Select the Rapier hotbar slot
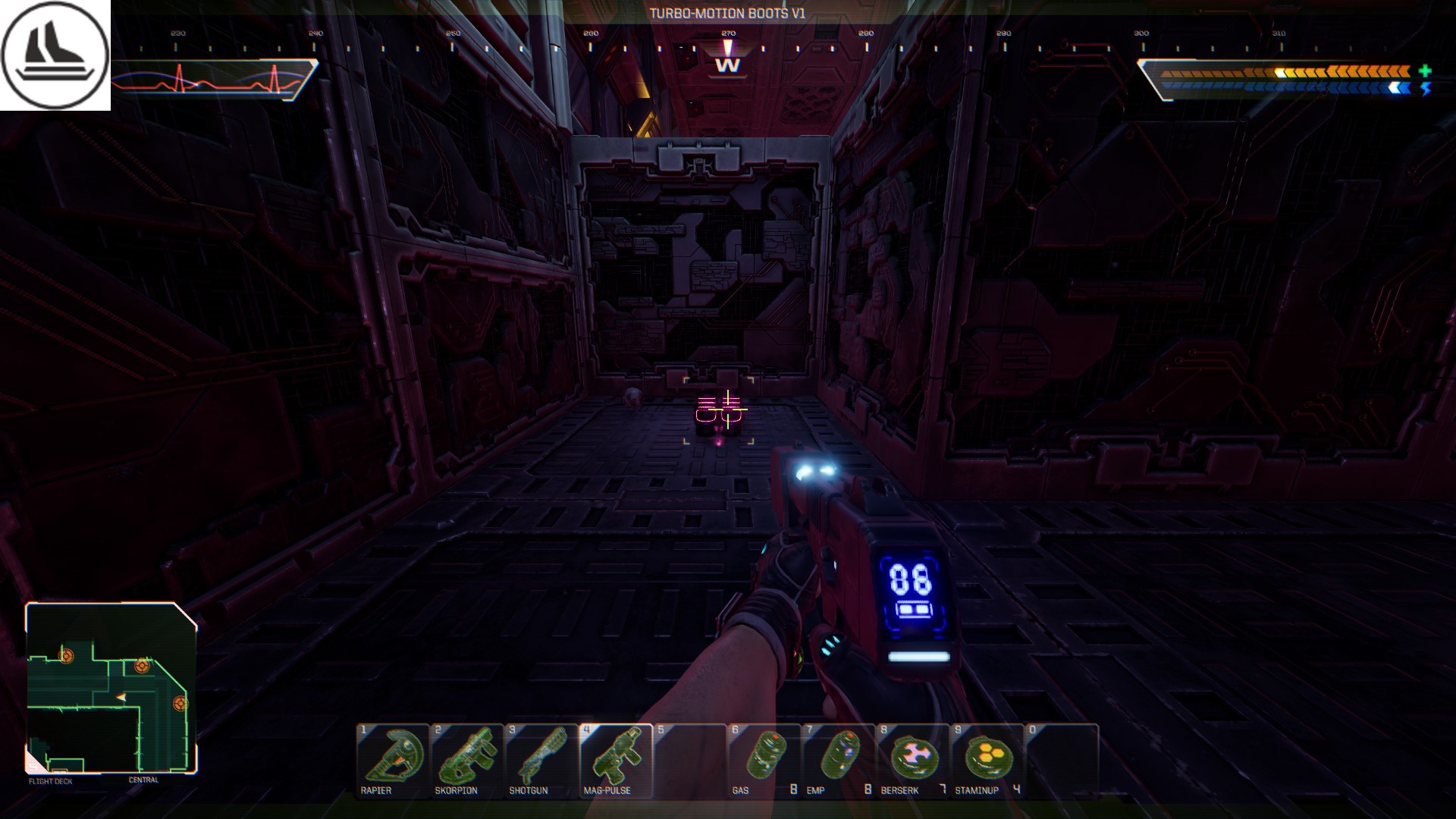This screenshot has width=1456, height=819. [392, 760]
